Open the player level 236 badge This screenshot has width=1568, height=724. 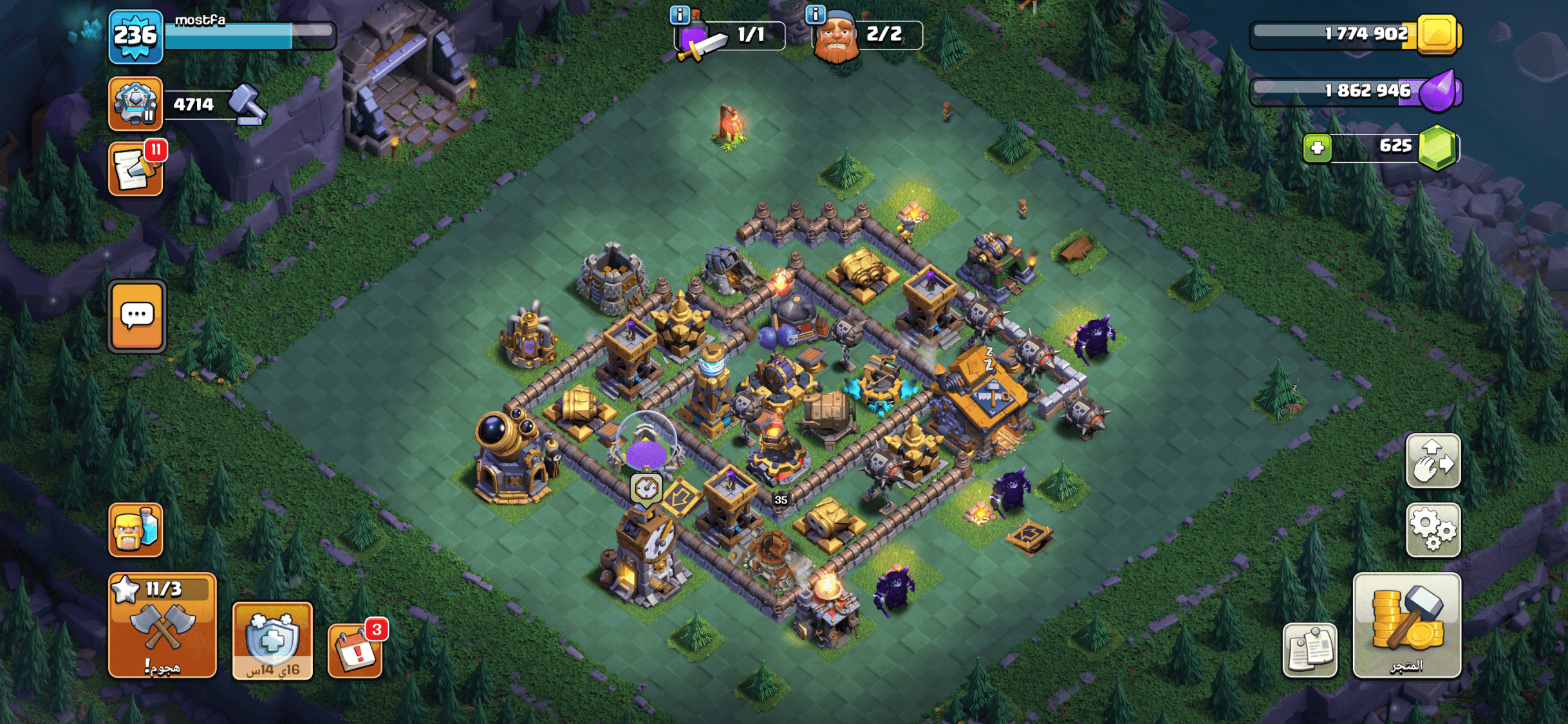coord(135,37)
